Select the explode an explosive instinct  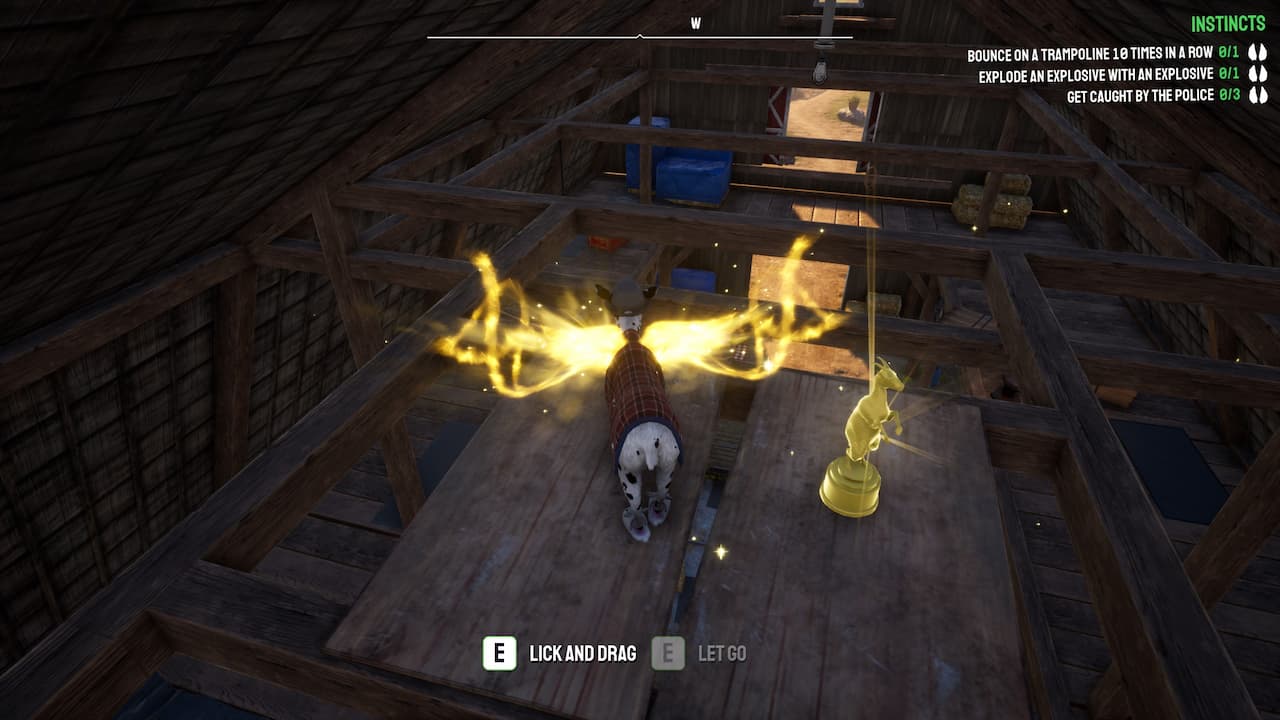point(1096,75)
